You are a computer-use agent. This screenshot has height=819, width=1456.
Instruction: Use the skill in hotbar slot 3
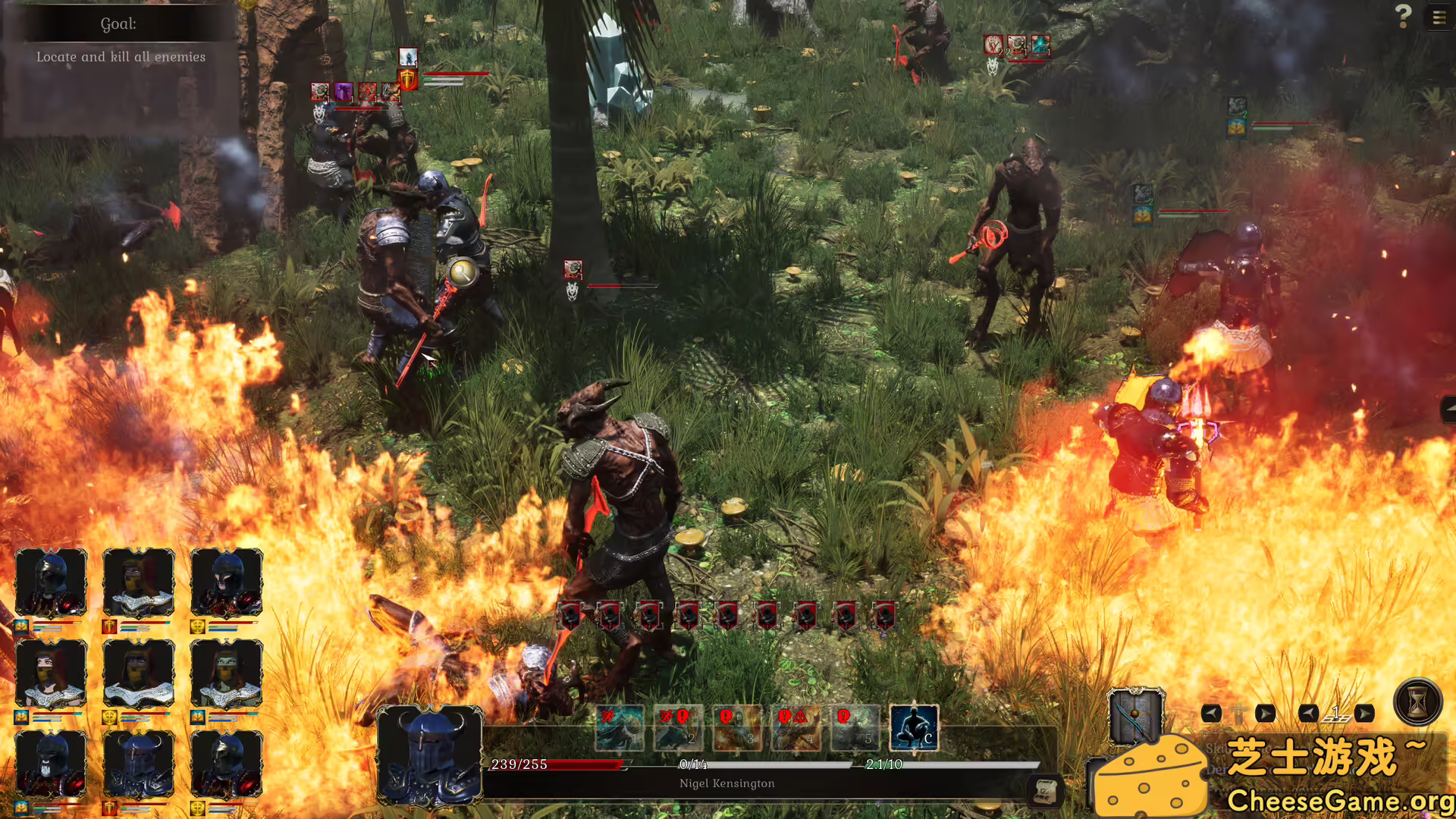coord(737,728)
